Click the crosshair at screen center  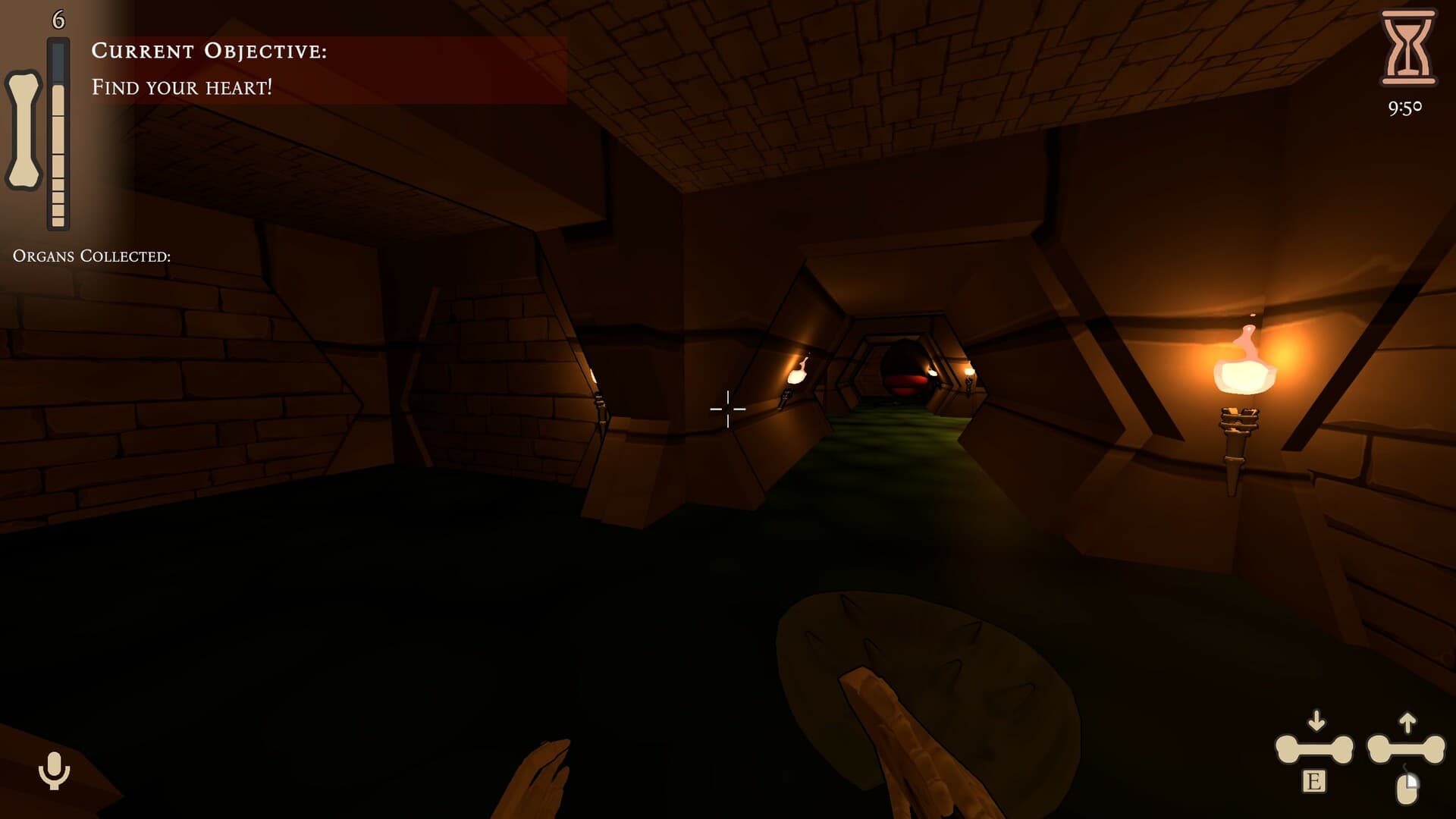tap(728, 409)
